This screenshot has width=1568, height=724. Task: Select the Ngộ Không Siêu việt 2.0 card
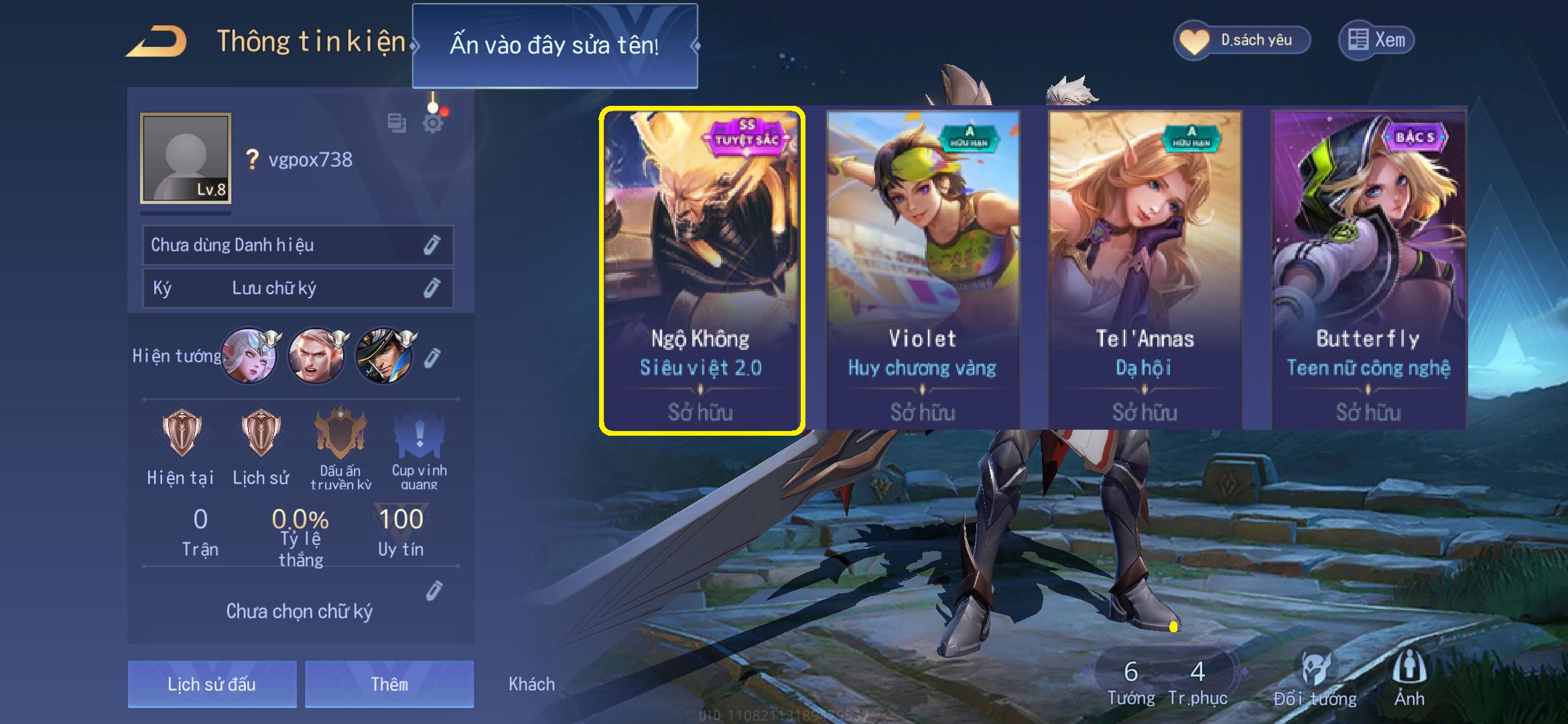point(702,271)
